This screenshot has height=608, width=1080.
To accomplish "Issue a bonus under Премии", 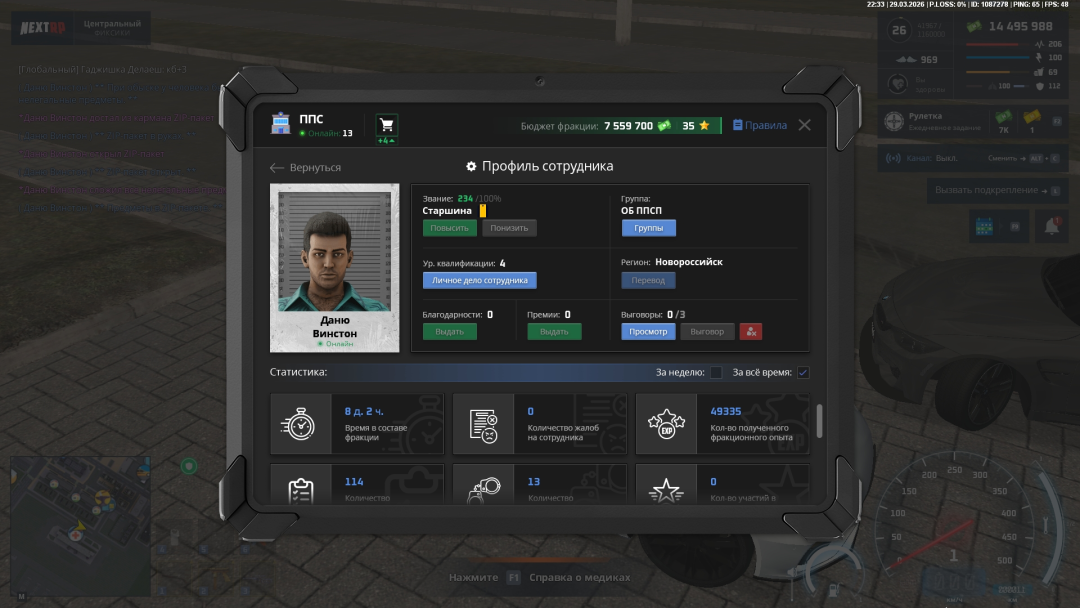I will pos(554,331).
